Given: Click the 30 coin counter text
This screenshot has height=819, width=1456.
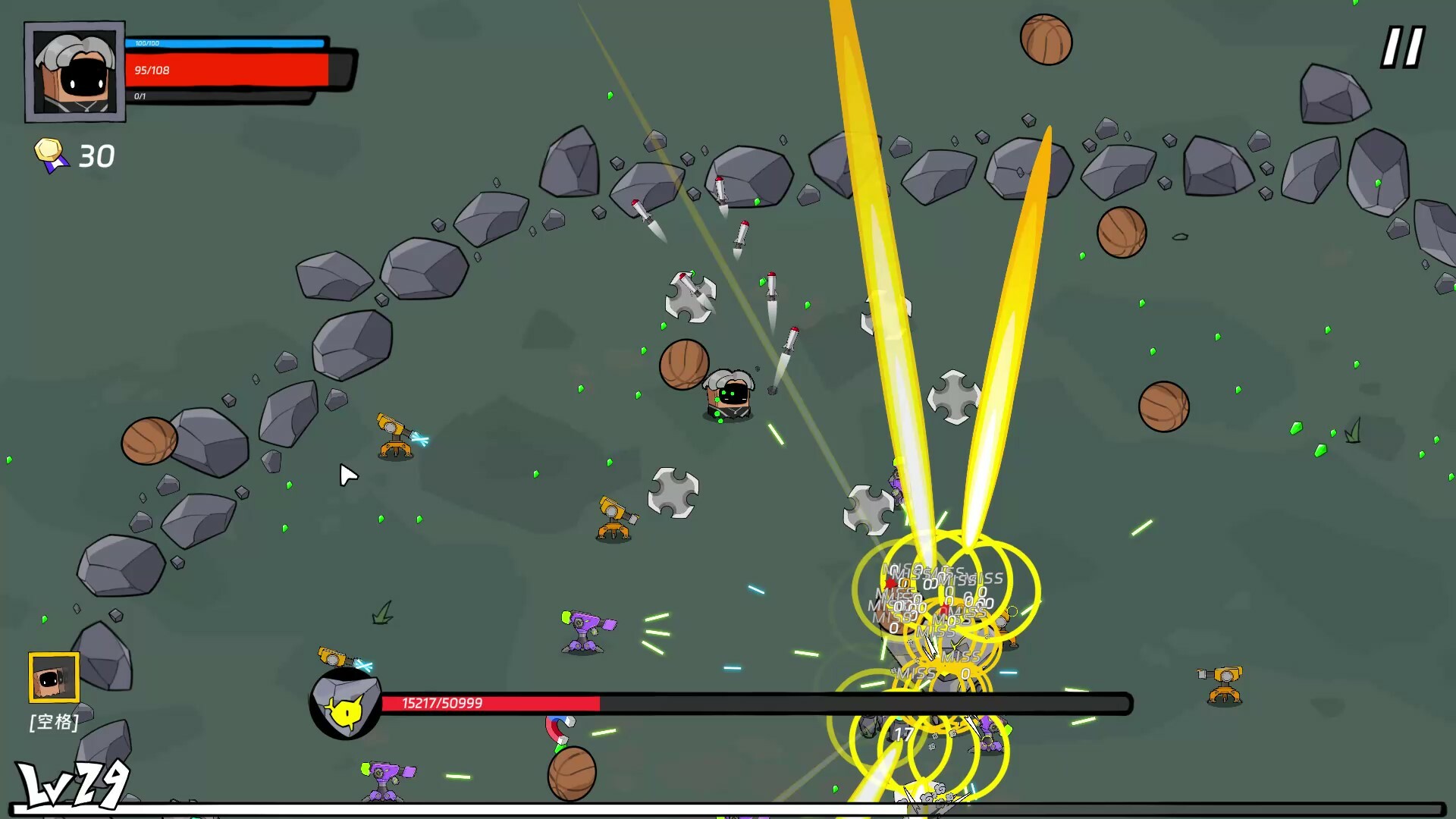Looking at the screenshot, I should click(96, 155).
